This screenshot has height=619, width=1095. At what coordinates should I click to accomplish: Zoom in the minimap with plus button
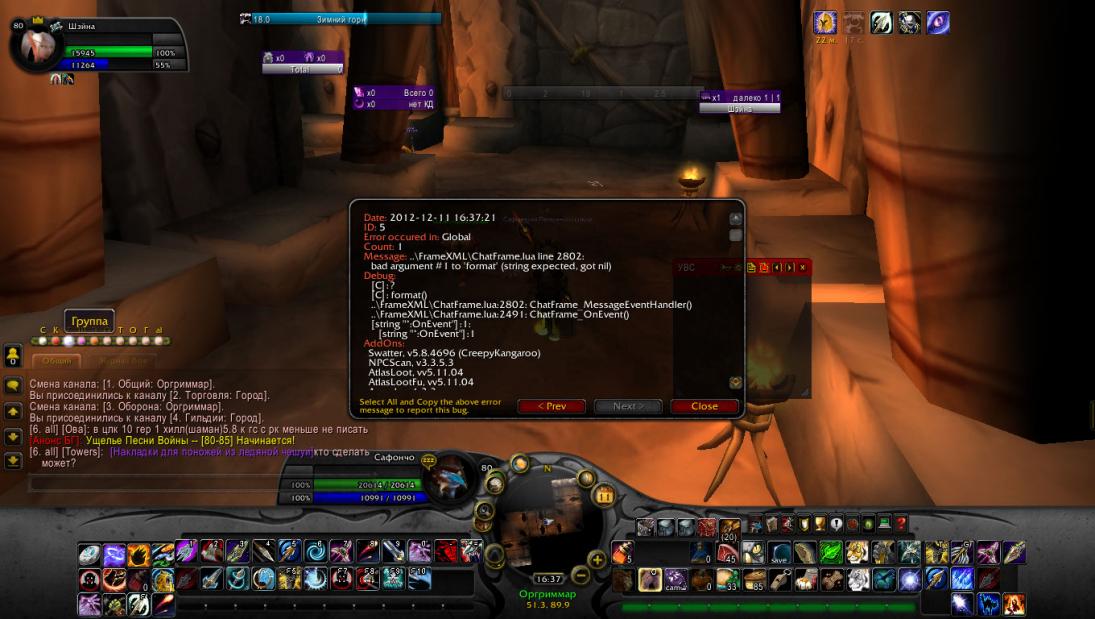point(598,559)
